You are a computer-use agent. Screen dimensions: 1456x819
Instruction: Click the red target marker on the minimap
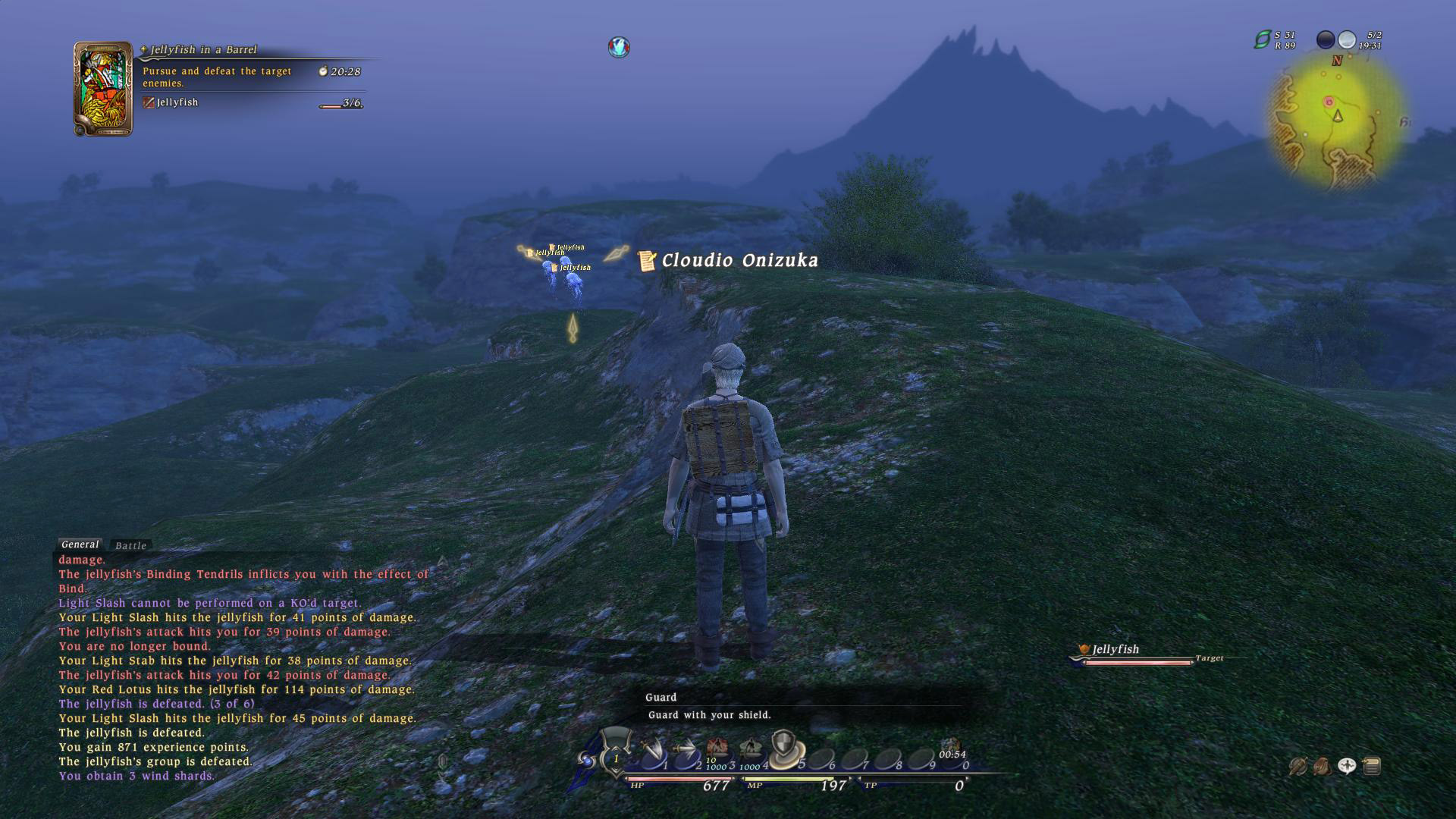click(1329, 102)
